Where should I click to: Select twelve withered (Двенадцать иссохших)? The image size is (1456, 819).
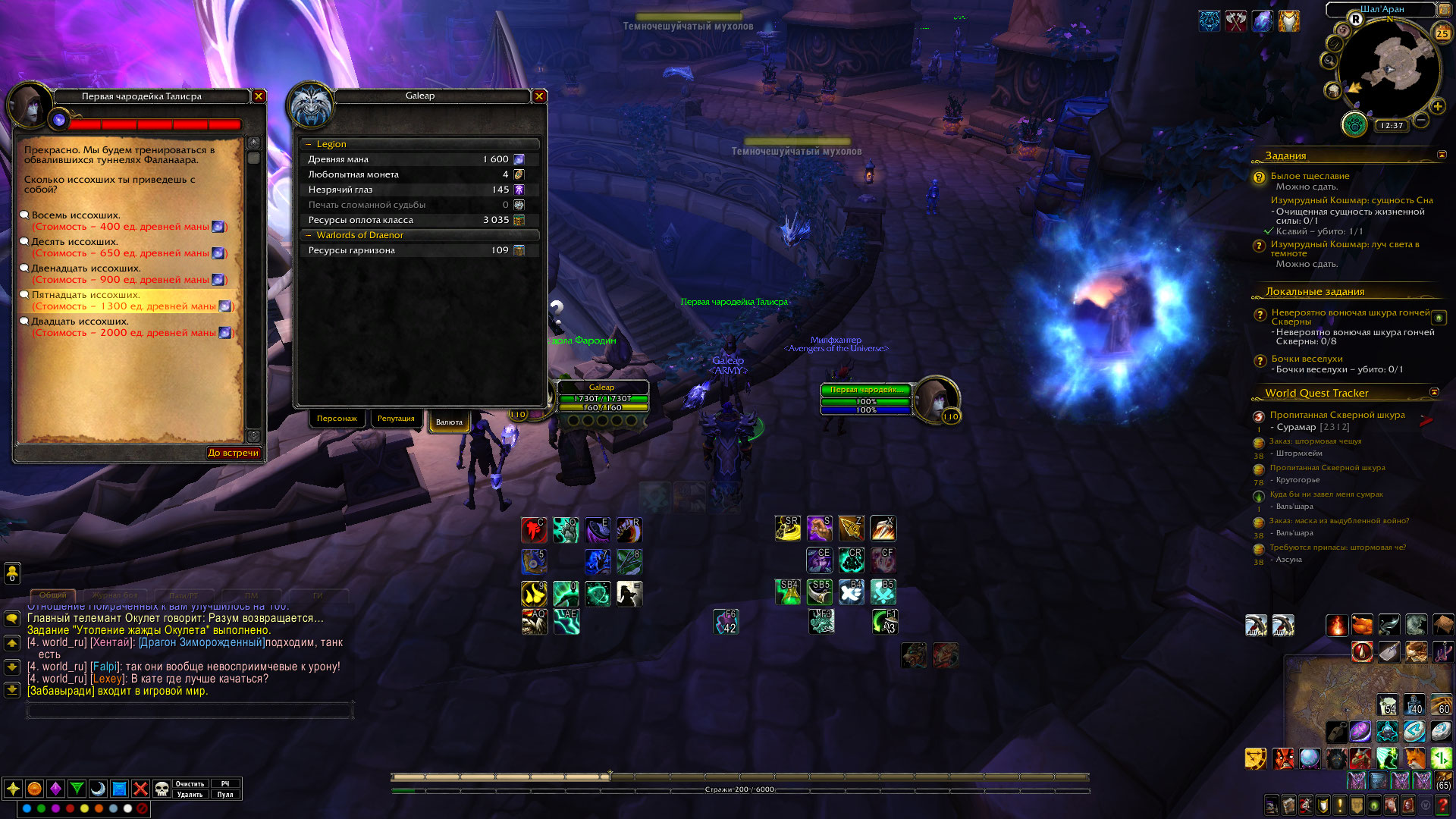pyautogui.click(x=86, y=268)
